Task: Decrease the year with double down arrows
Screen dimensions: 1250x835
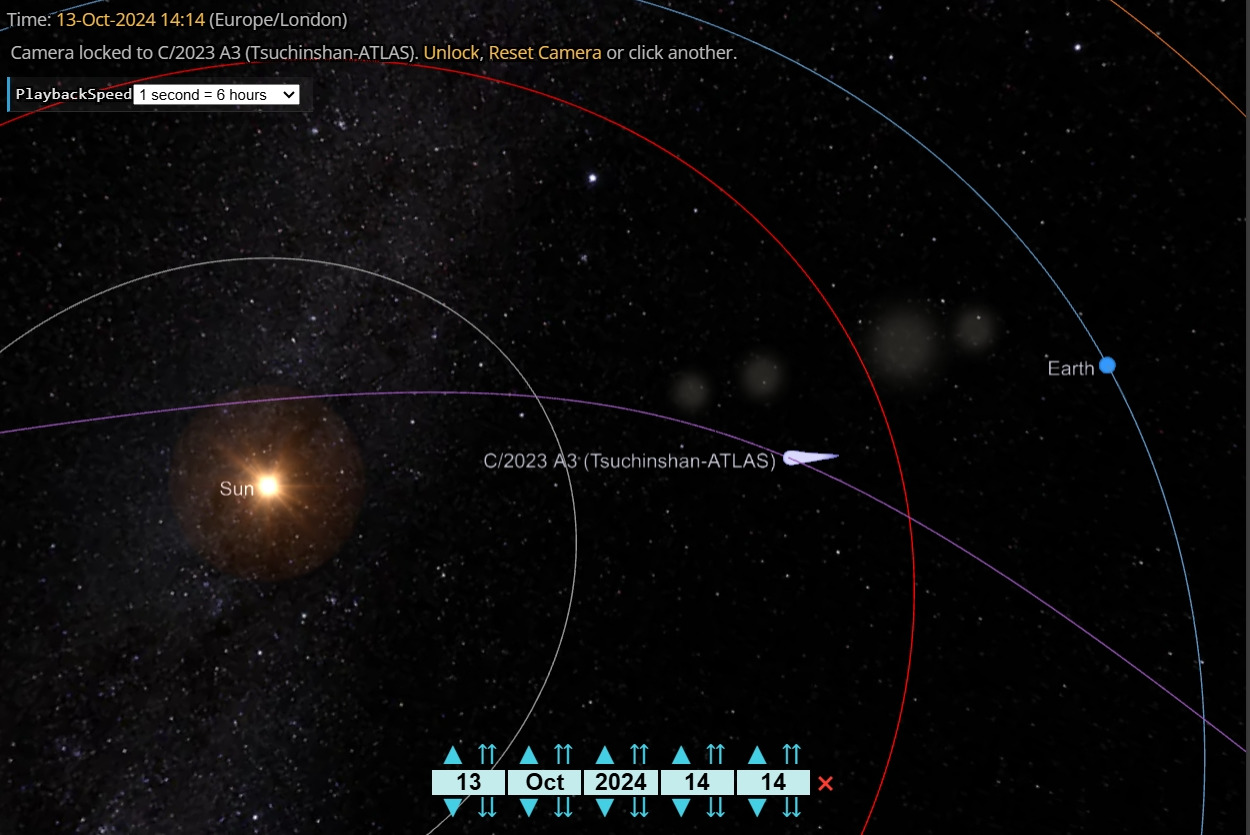Action: (x=640, y=807)
